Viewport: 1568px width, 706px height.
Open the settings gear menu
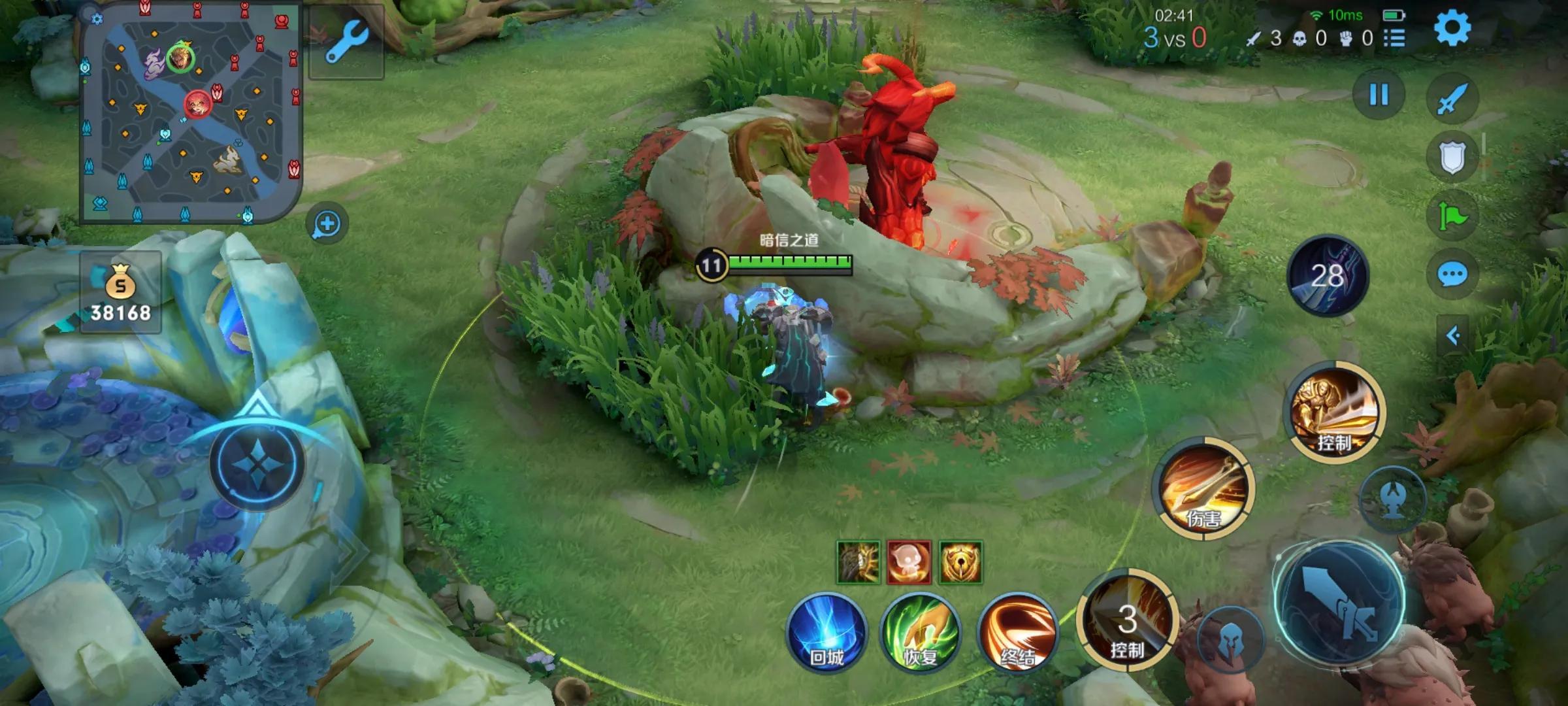pos(1452,28)
